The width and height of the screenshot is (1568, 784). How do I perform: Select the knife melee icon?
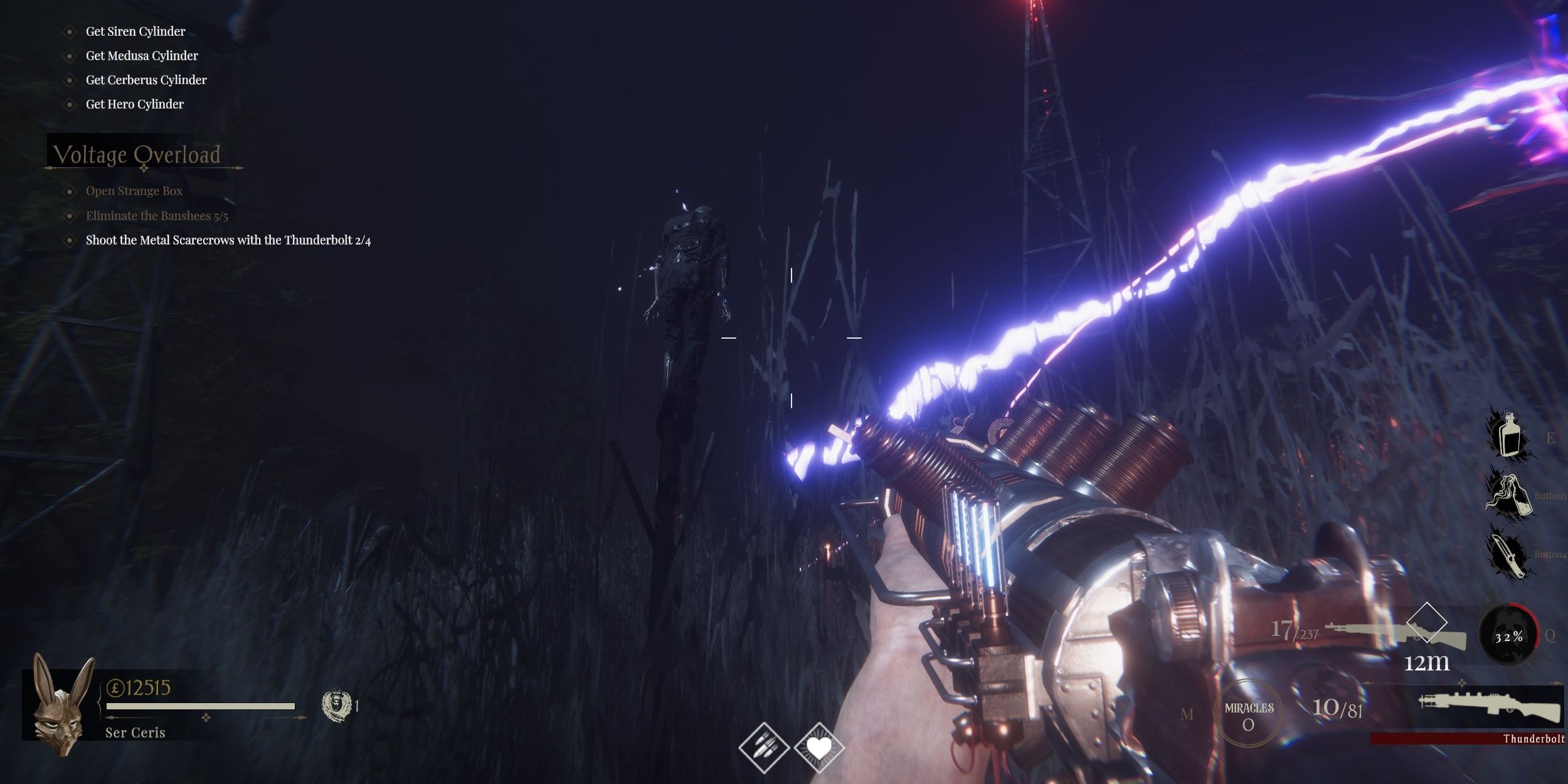pos(1509,554)
